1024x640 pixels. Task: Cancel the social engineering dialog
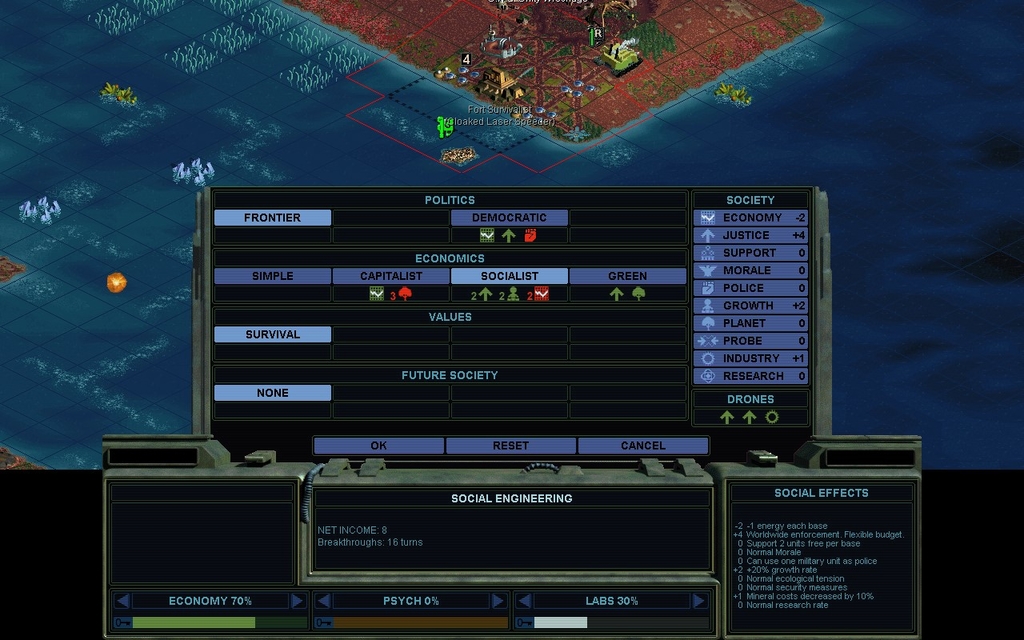point(642,445)
